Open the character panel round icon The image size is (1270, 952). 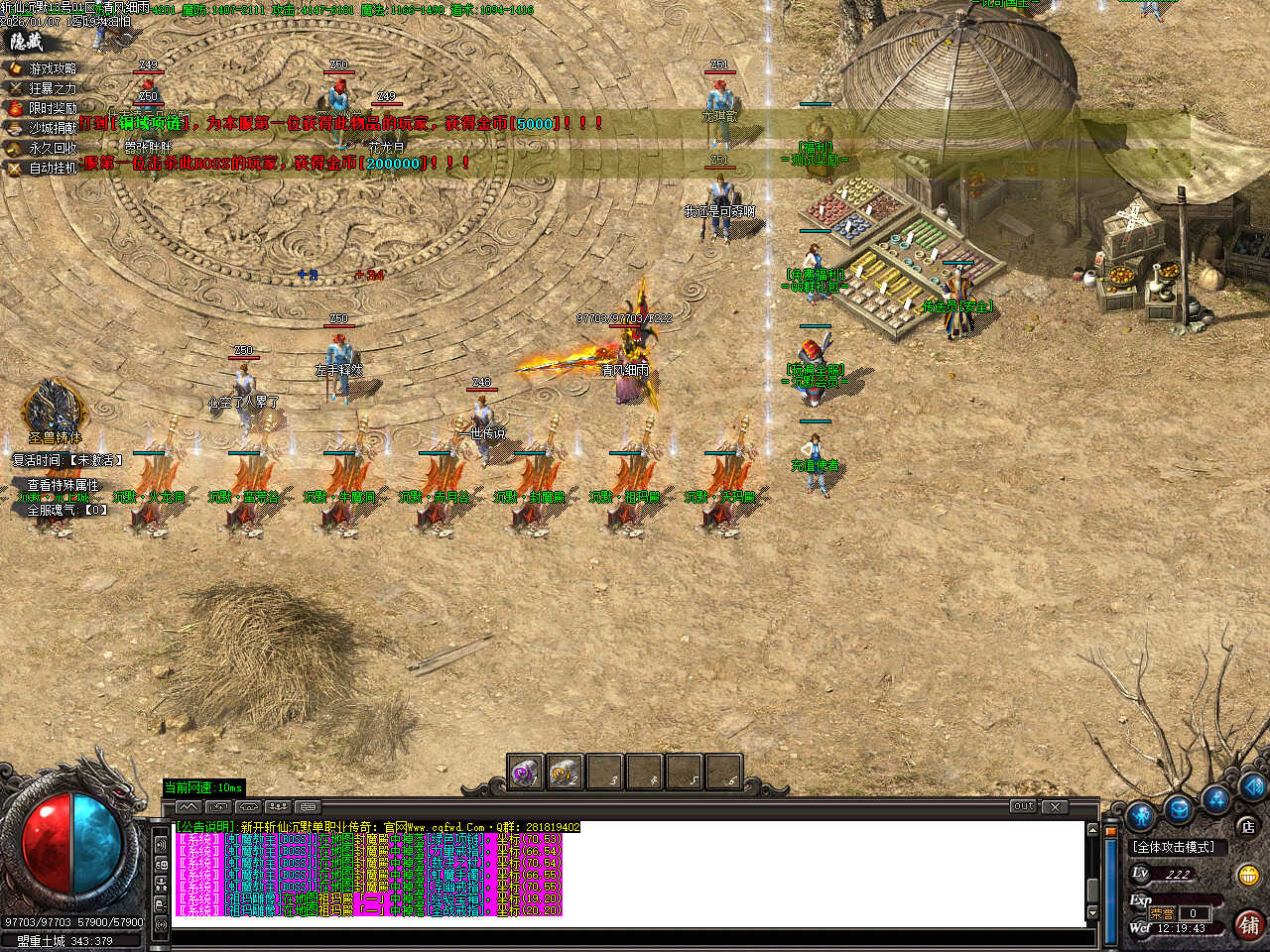pos(1140,816)
